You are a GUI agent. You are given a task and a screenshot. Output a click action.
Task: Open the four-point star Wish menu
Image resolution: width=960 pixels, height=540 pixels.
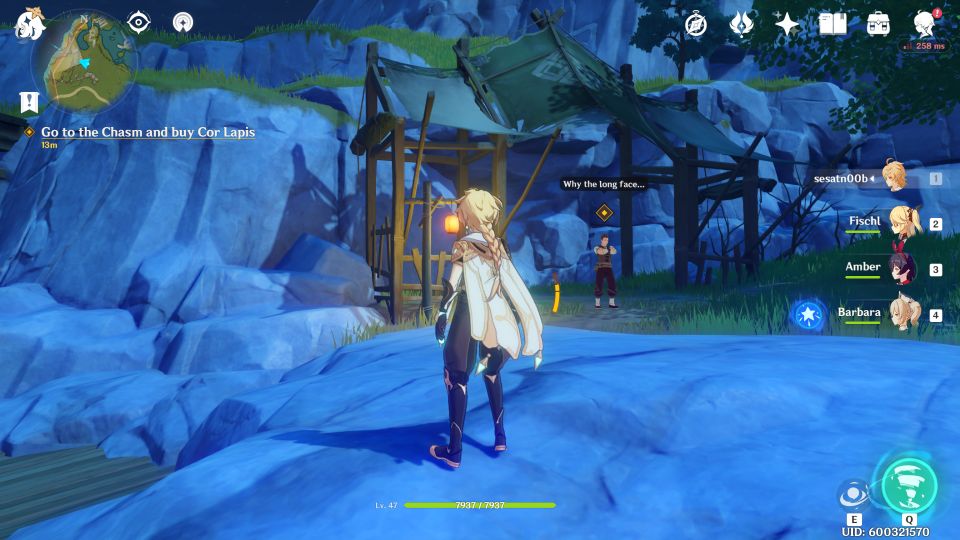tap(787, 24)
